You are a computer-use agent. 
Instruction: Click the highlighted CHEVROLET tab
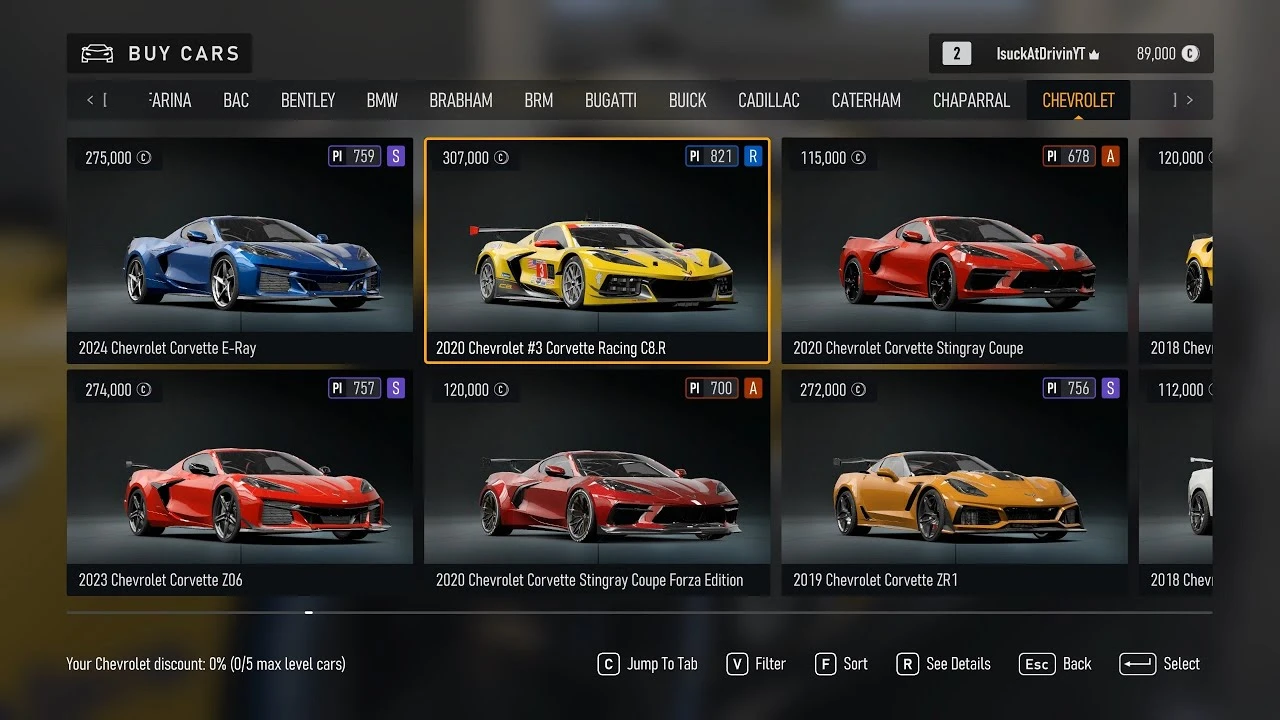point(1077,100)
